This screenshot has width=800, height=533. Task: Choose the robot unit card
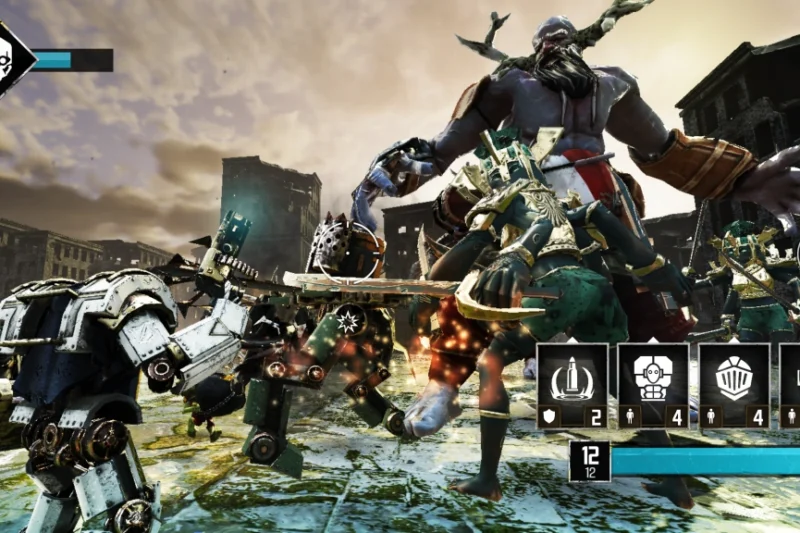coord(653,386)
